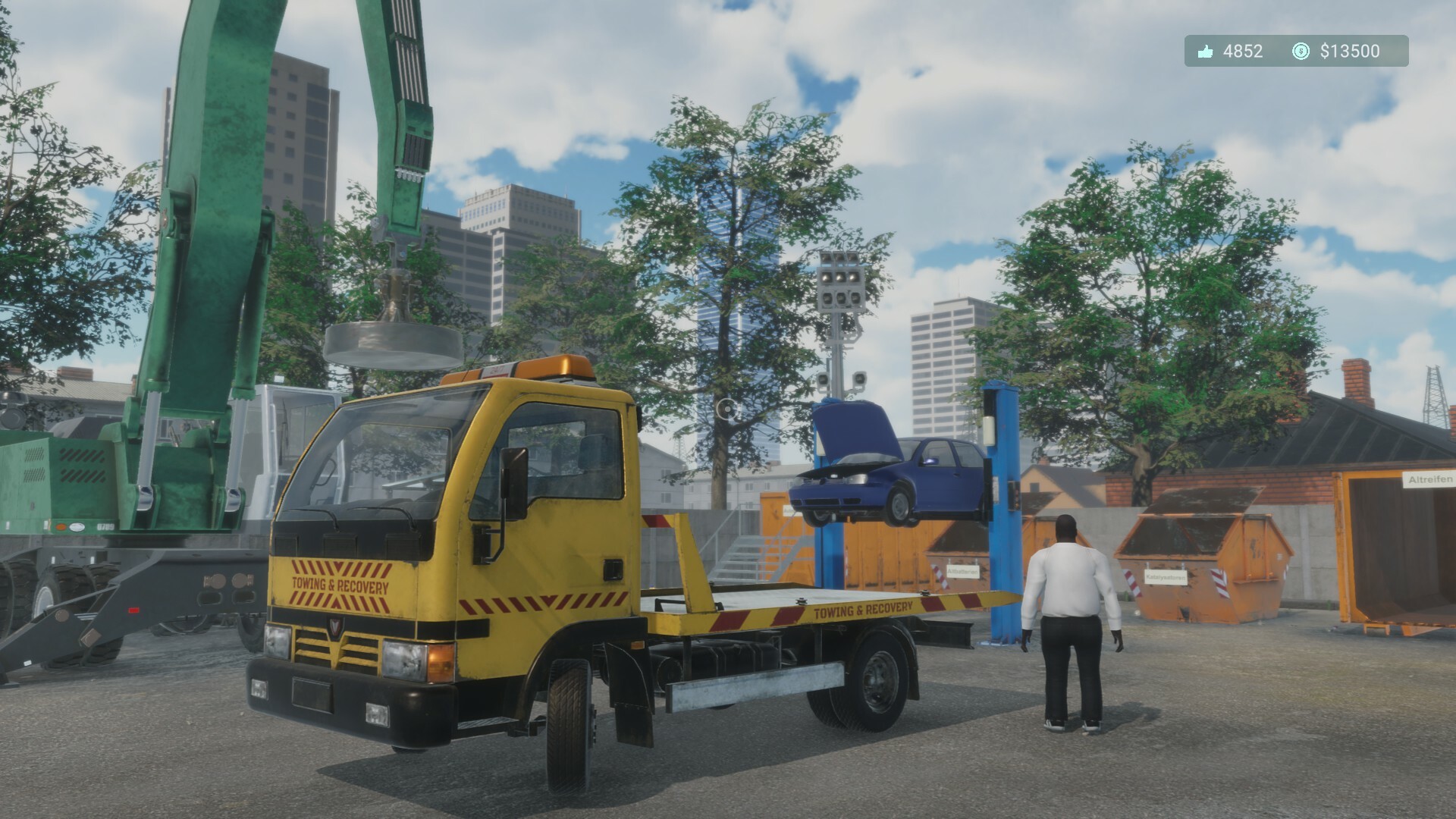
Task: Select the TOWING & RECOVERY text on the door
Action: (342, 585)
